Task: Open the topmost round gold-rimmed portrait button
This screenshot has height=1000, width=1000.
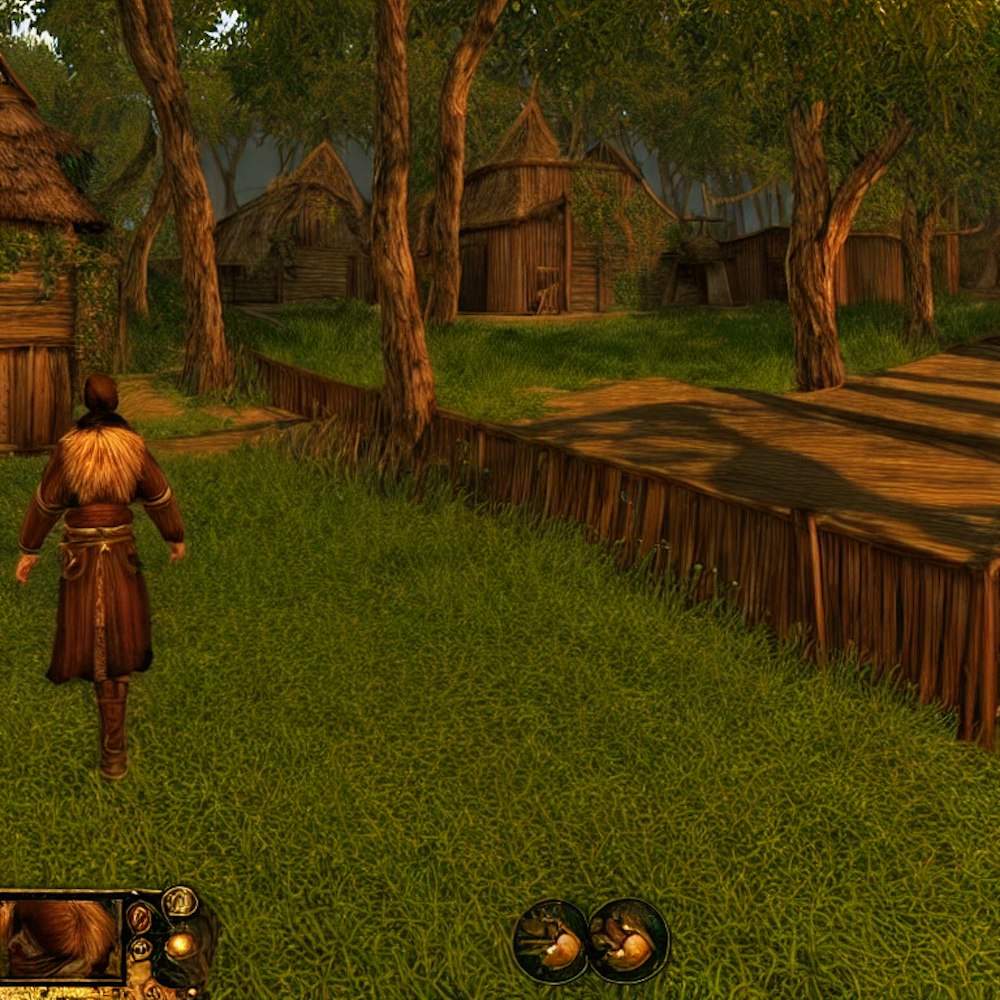Action: point(180,901)
